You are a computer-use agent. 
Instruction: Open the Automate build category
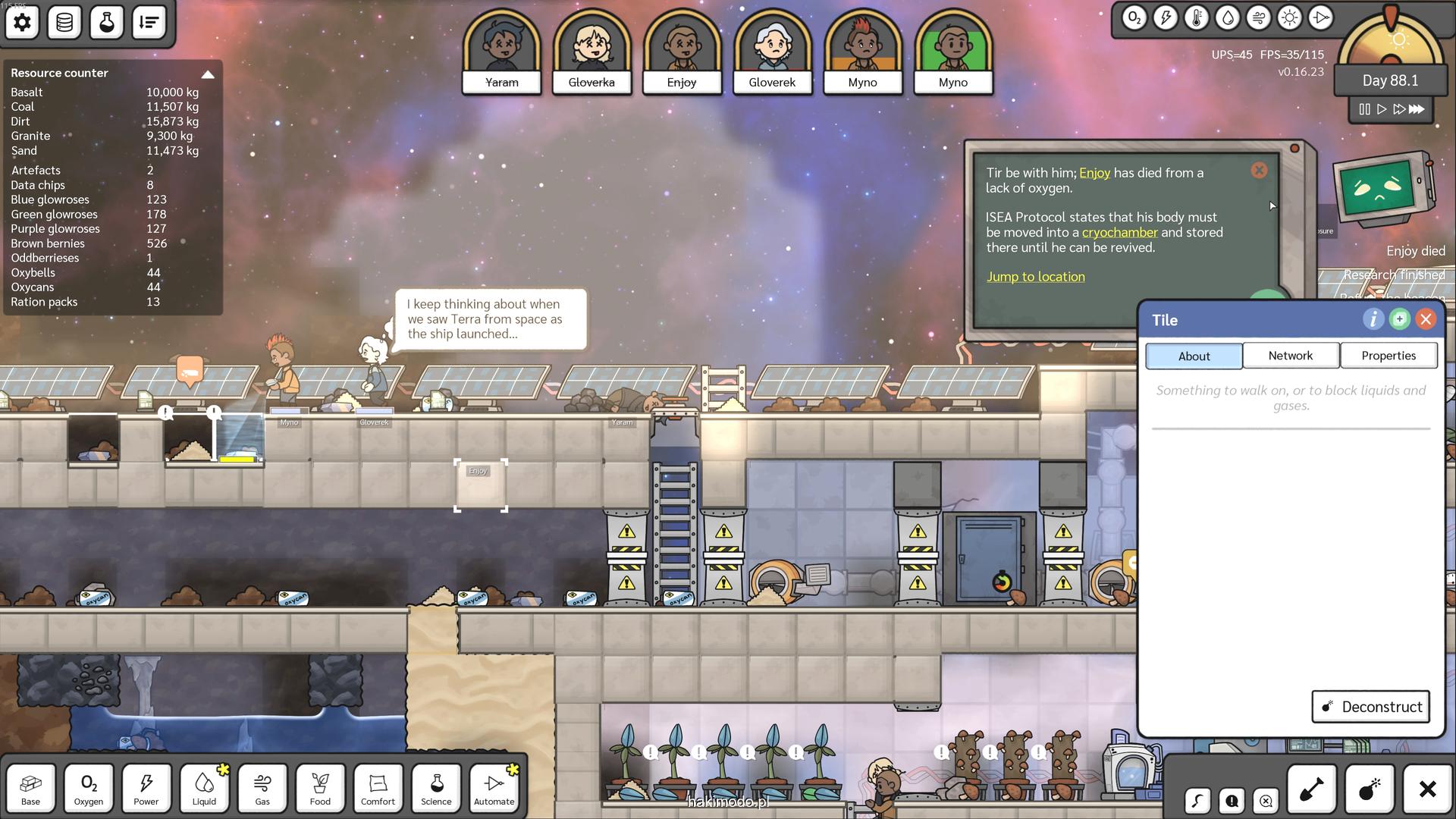pyautogui.click(x=494, y=788)
